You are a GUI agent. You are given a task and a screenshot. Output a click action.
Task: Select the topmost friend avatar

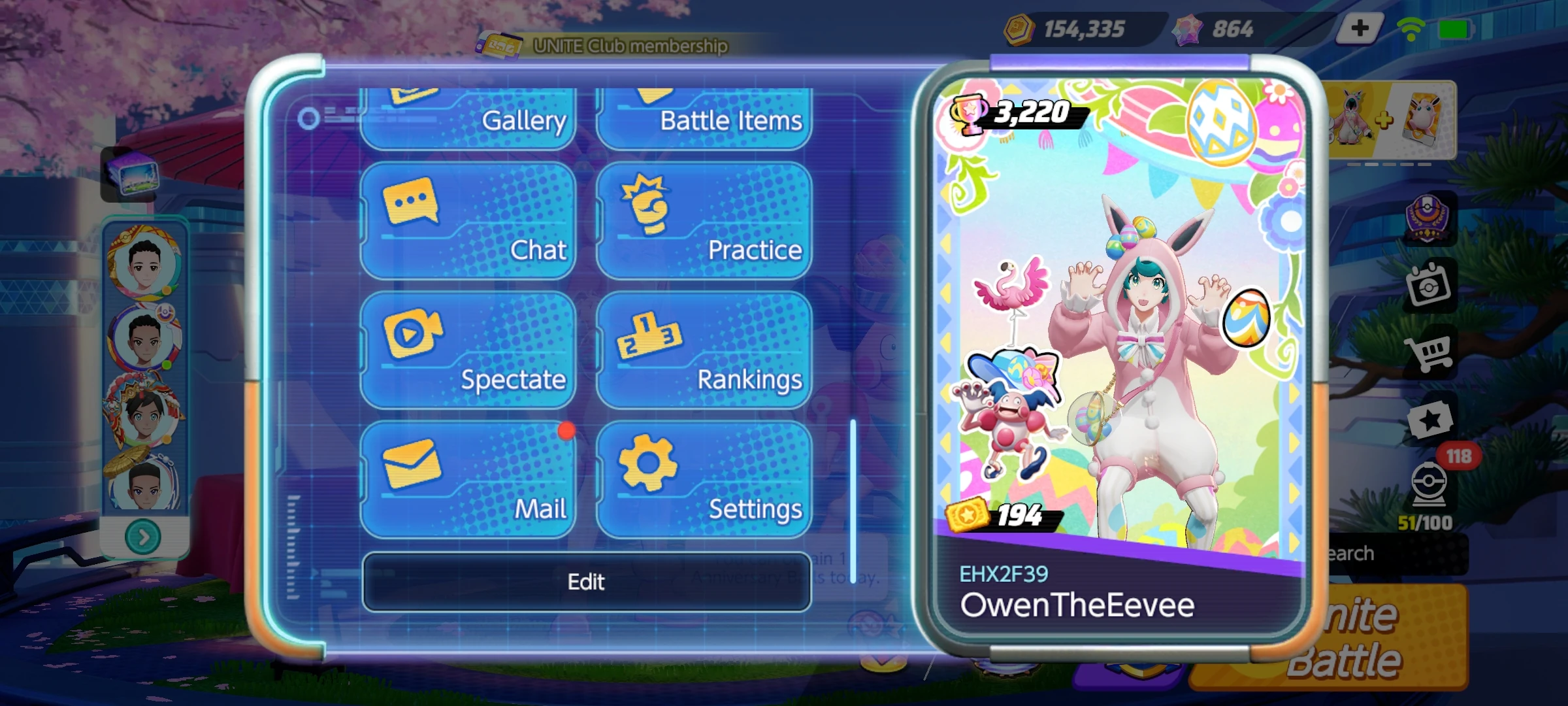click(x=145, y=264)
